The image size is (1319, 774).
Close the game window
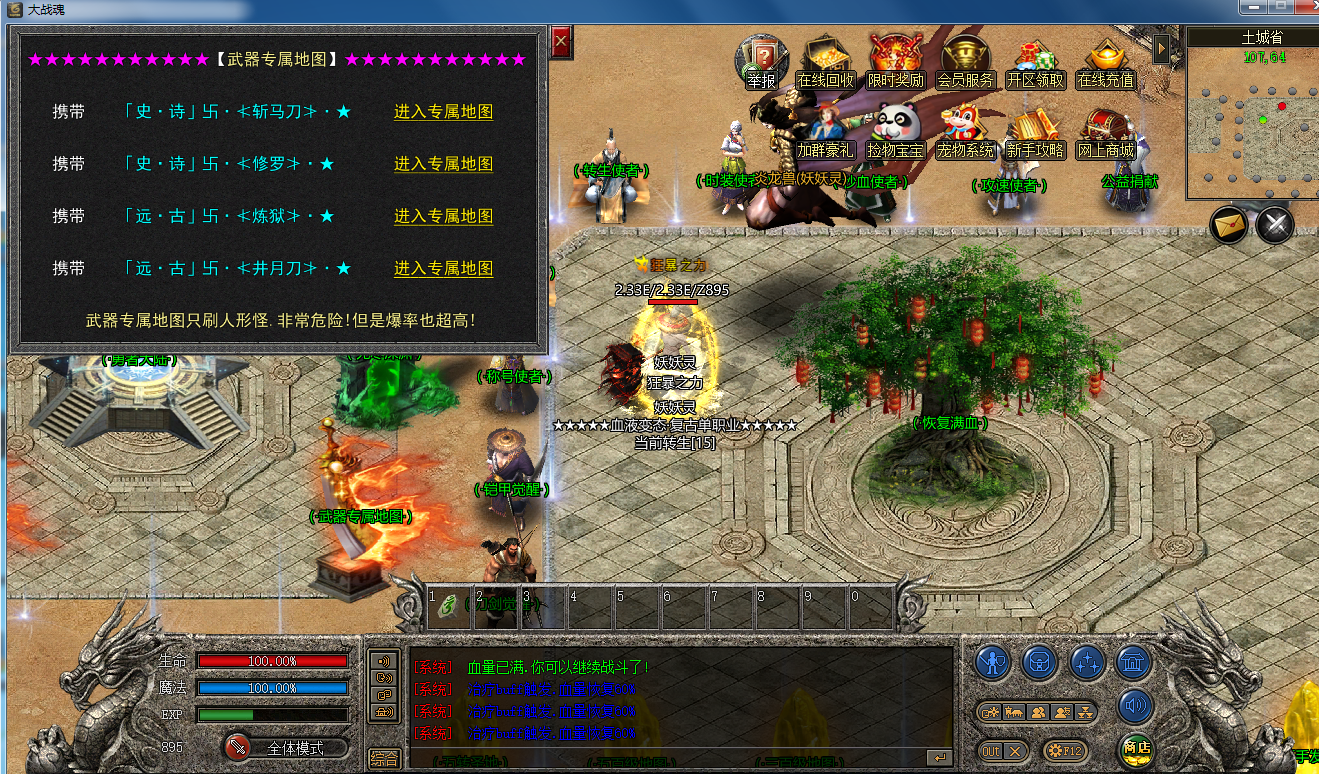click(1305, 7)
